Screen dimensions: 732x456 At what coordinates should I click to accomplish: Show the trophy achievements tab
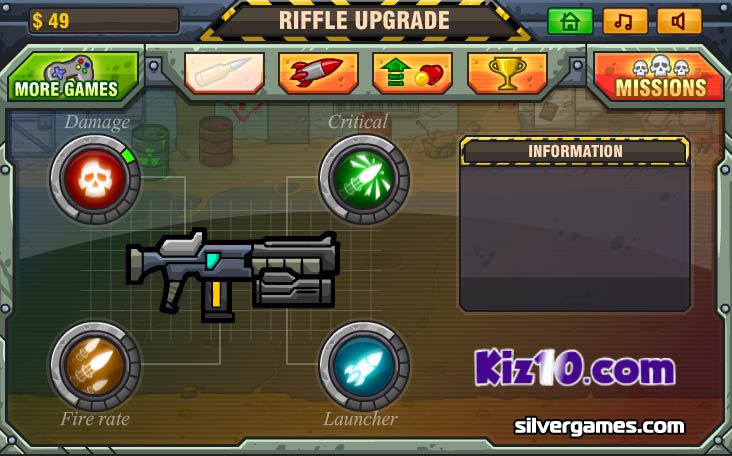pos(506,73)
